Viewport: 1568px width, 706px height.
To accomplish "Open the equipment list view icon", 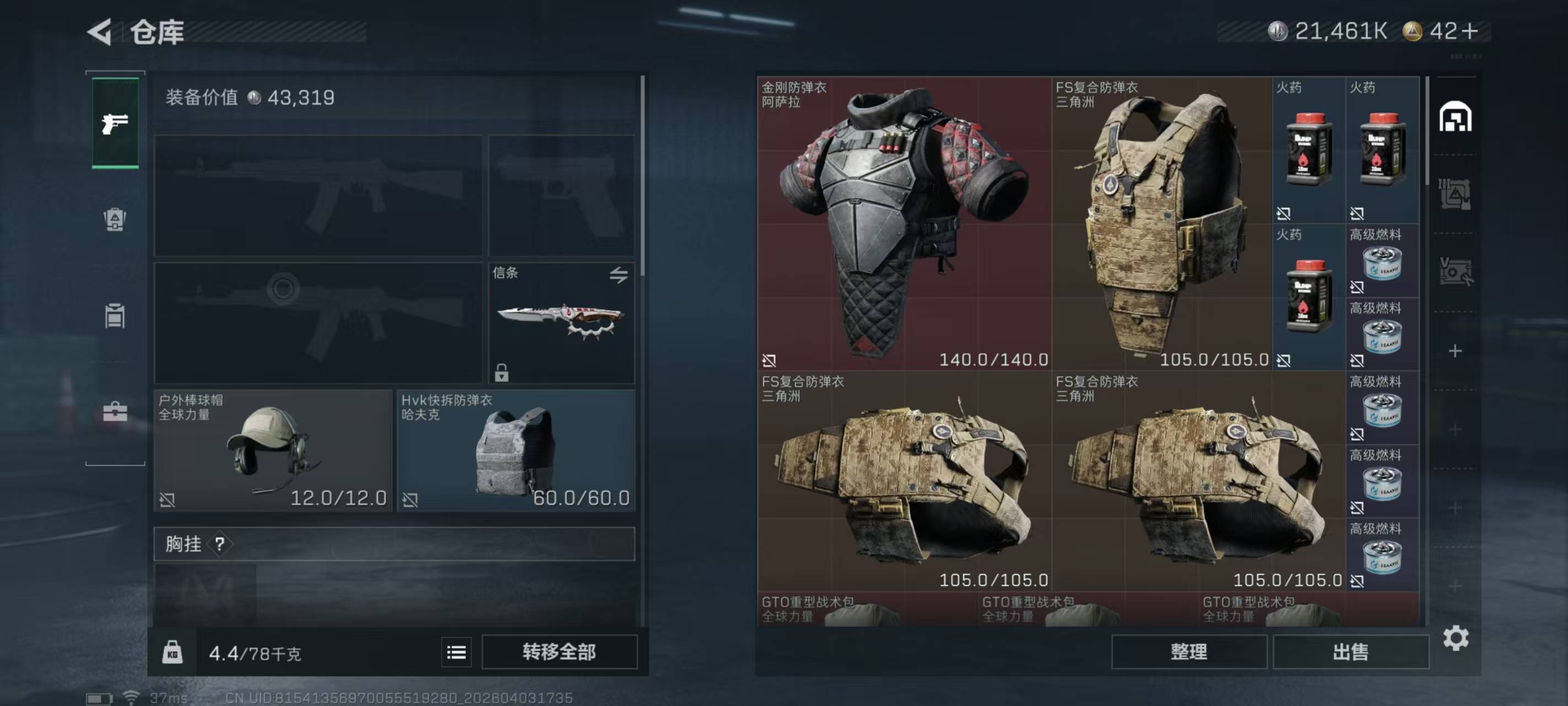I will 457,652.
